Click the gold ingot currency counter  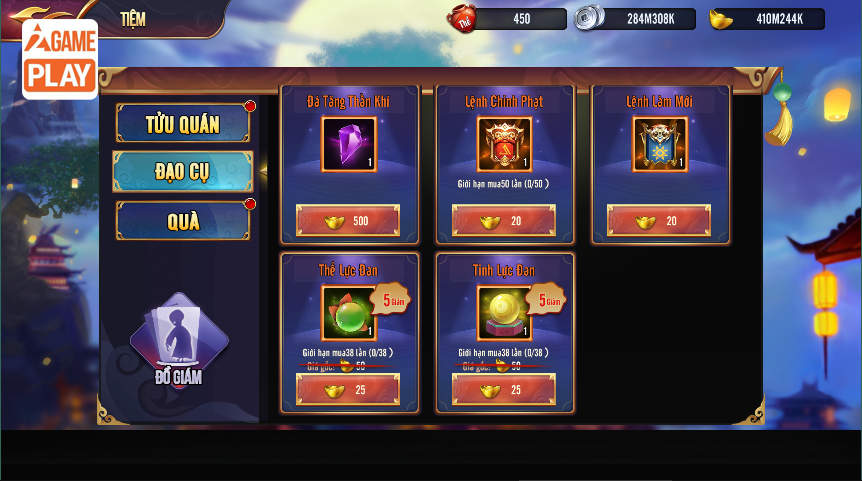coord(767,19)
